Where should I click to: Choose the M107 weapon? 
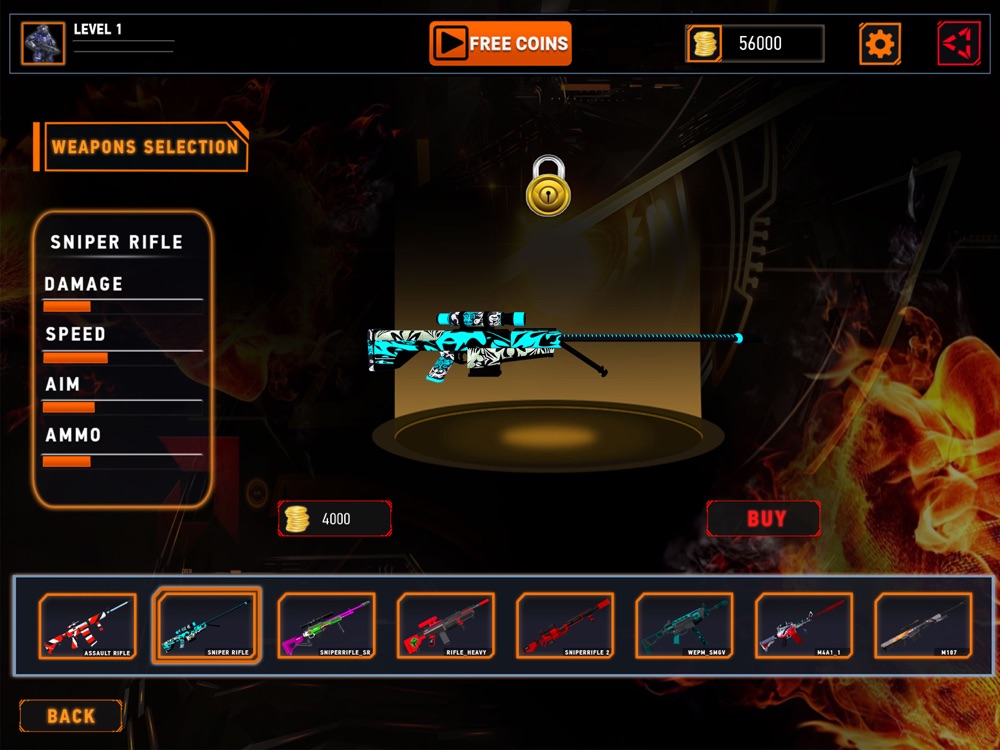pos(924,626)
